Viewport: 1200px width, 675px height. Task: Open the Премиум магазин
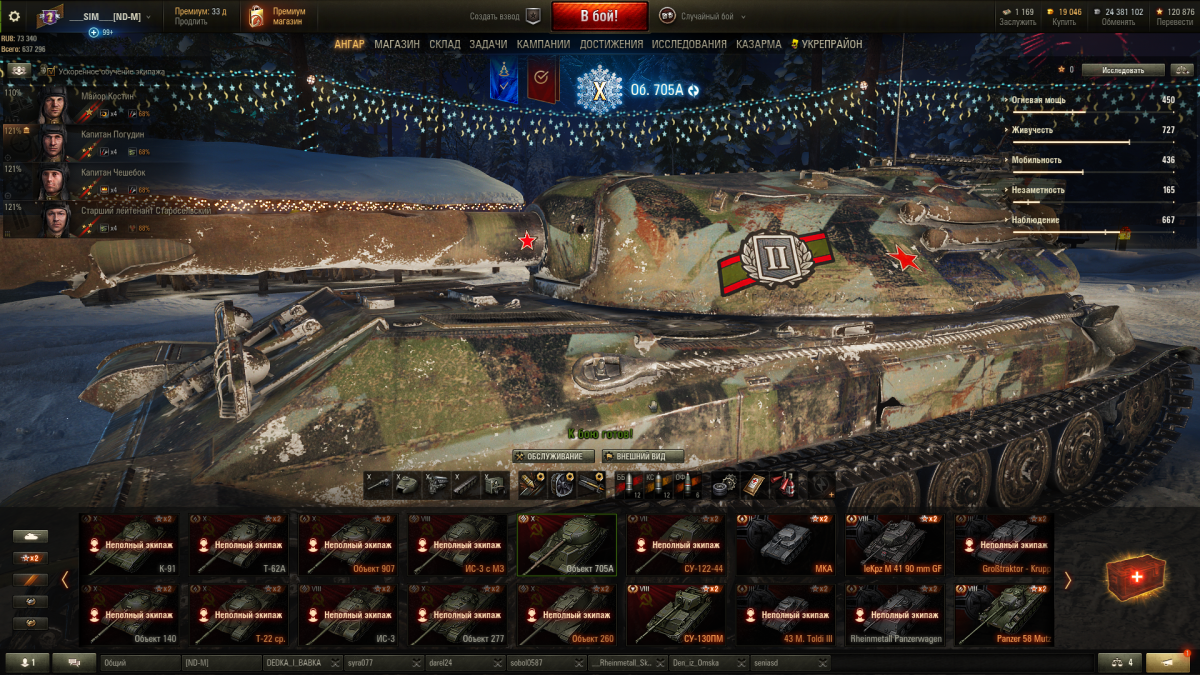(x=278, y=16)
